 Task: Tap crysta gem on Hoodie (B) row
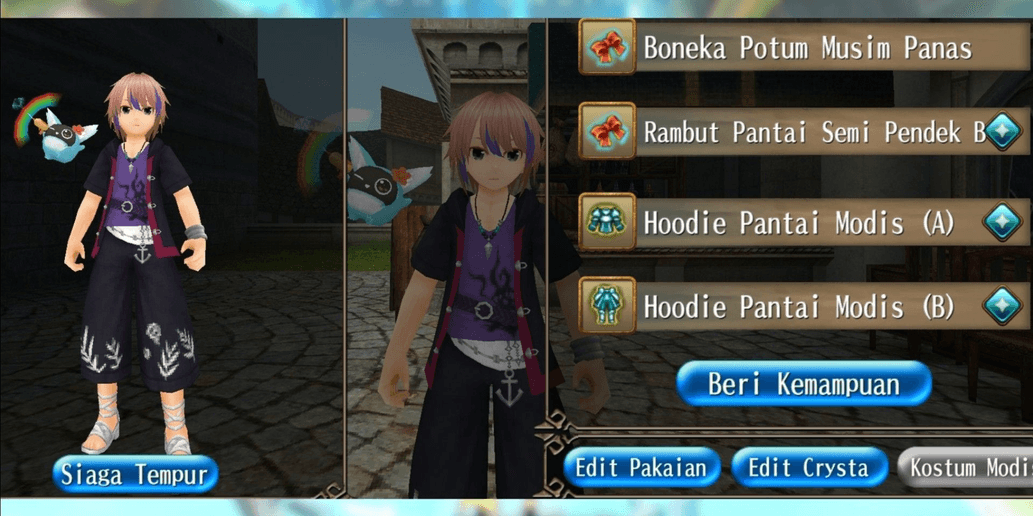(x=1003, y=307)
